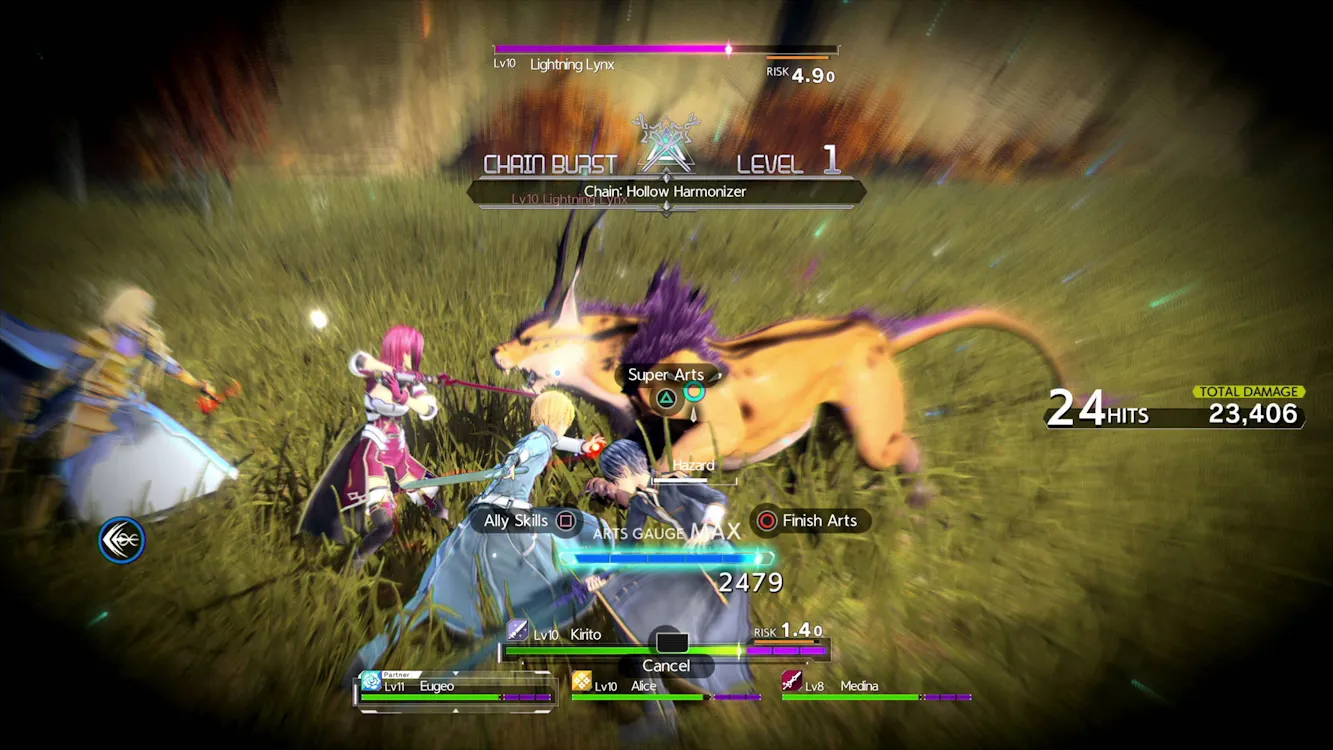
Task: Select the Cancel button
Action: (x=666, y=666)
